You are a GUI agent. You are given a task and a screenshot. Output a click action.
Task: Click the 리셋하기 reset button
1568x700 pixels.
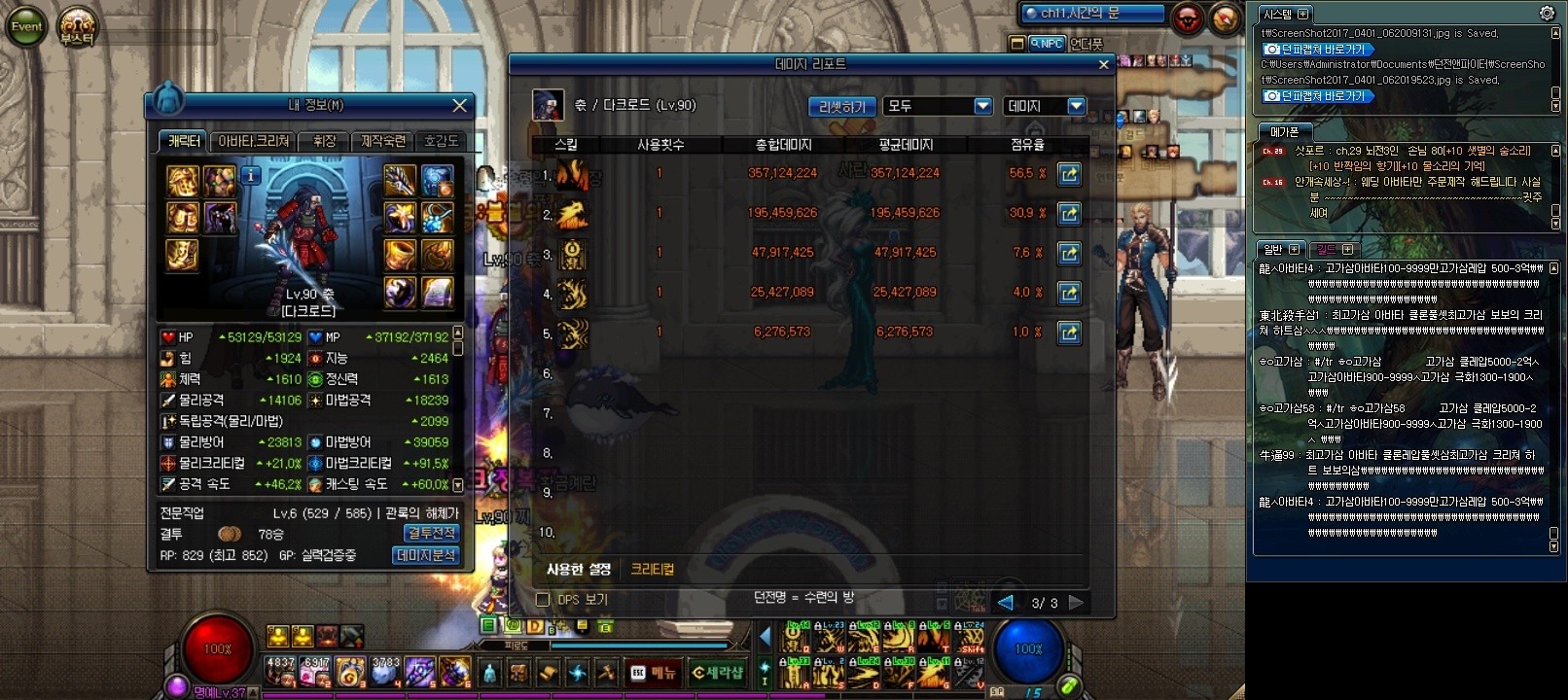pyautogui.click(x=841, y=107)
